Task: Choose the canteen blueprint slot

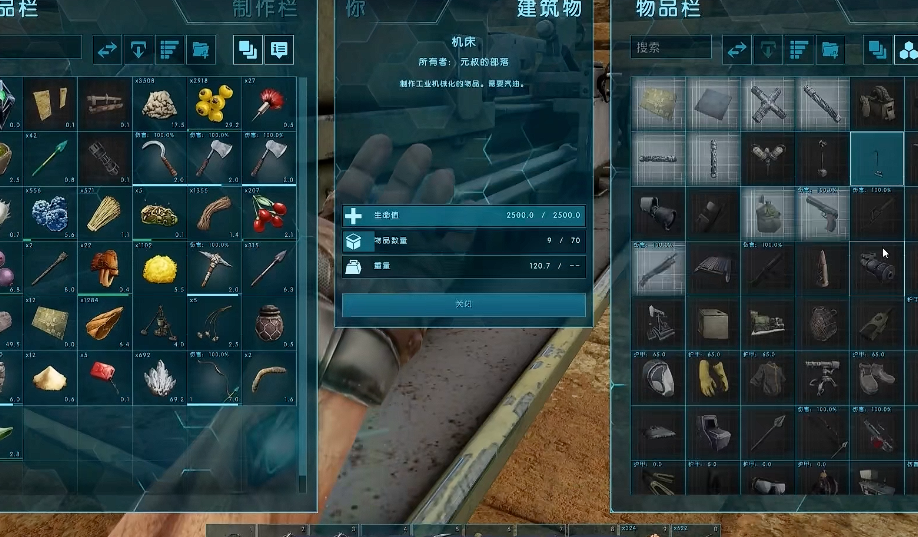Action: [768, 212]
